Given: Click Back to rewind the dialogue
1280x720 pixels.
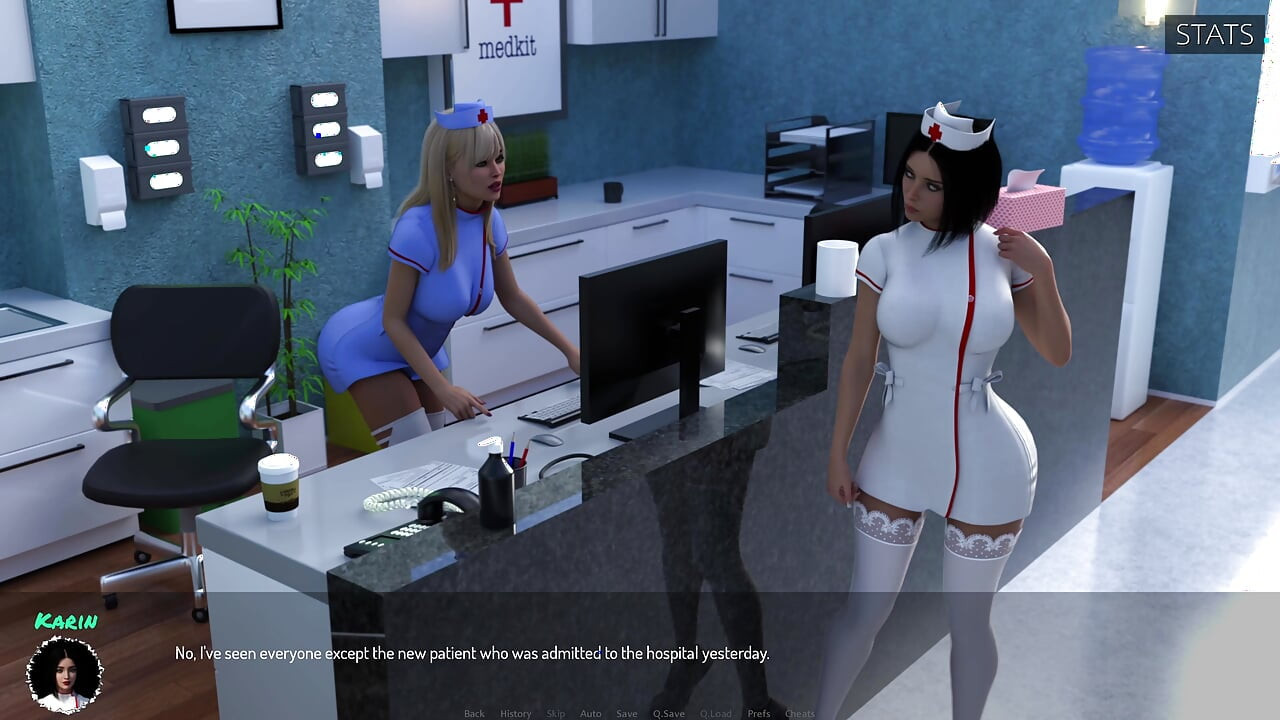Looking at the screenshot, I should (x=474, y=713).
